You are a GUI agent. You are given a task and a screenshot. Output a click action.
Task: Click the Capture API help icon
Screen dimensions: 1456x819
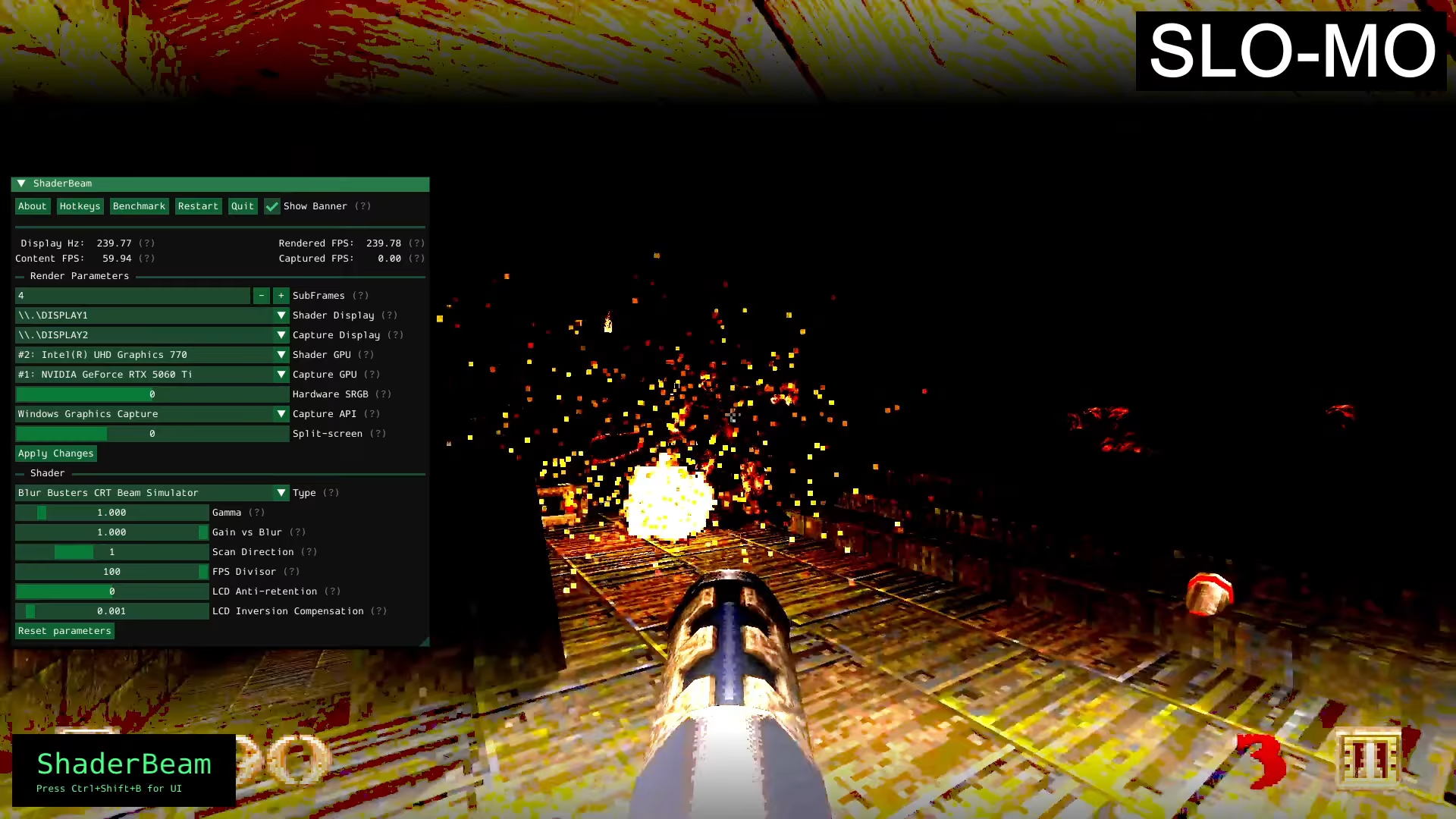click(372, 413)
